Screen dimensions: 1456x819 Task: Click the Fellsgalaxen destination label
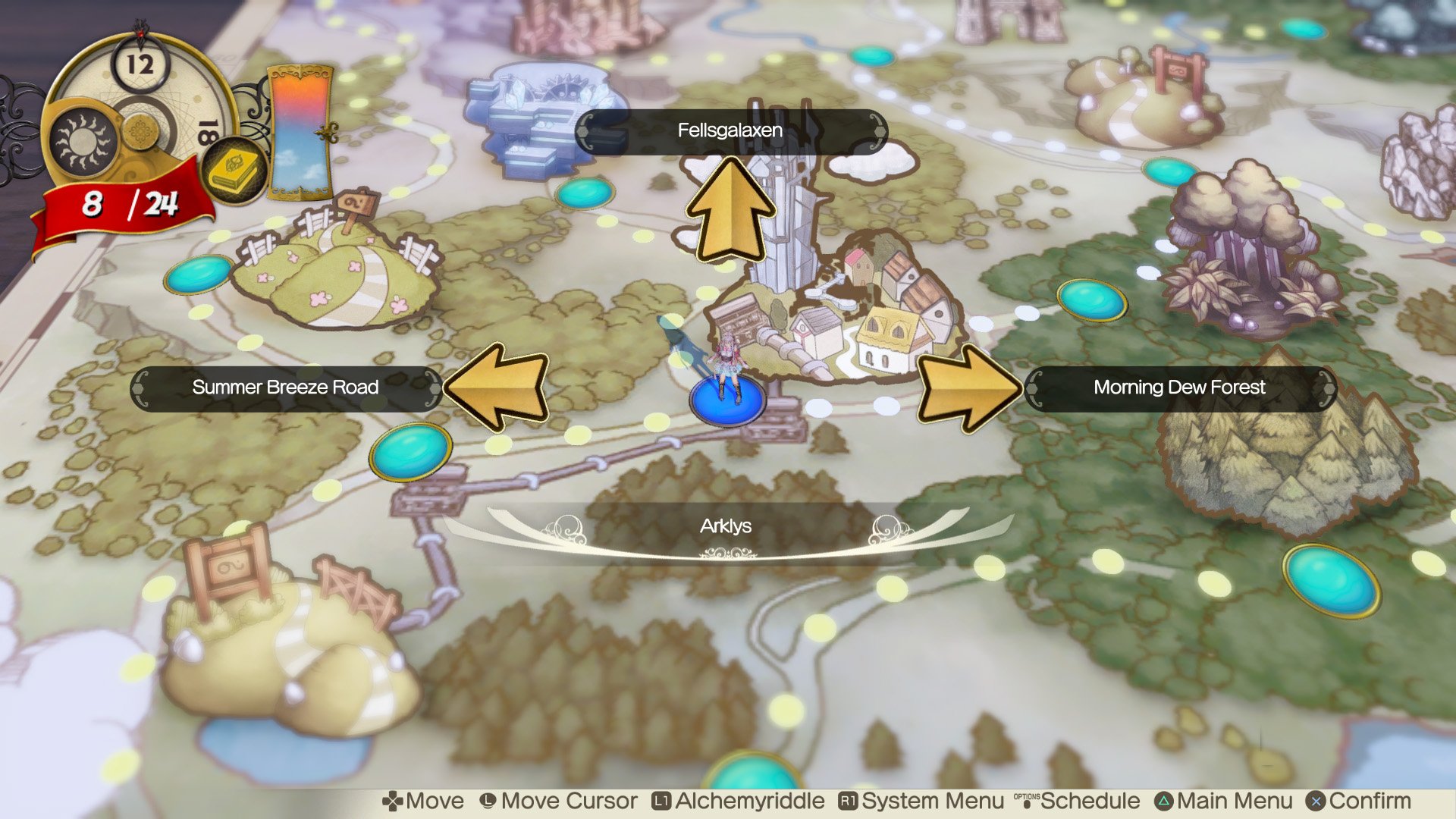click(730, 130)
